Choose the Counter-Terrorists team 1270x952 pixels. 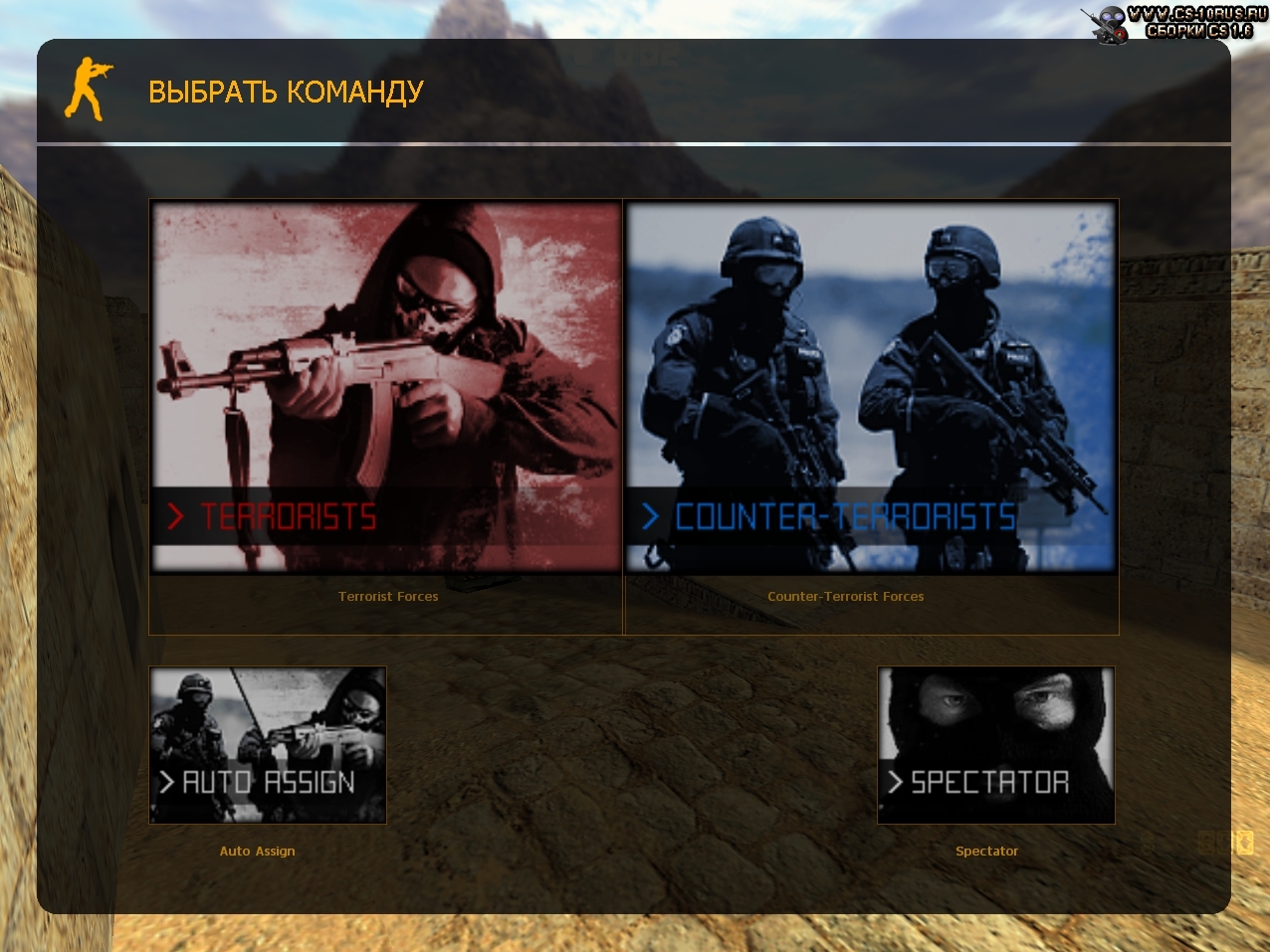pos(871,388)
